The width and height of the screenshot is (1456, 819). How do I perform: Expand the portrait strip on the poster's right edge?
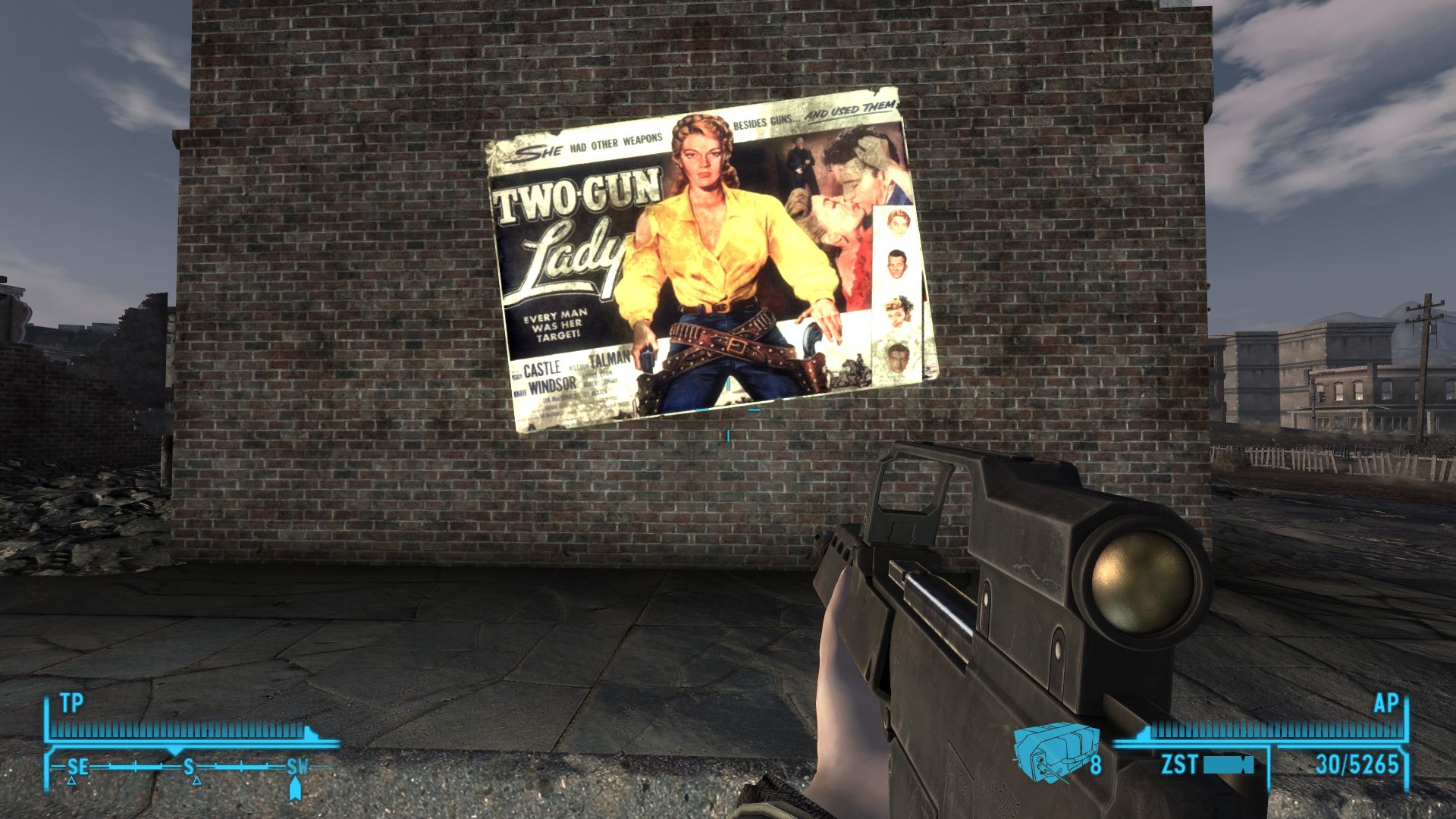tap(896, 288)
